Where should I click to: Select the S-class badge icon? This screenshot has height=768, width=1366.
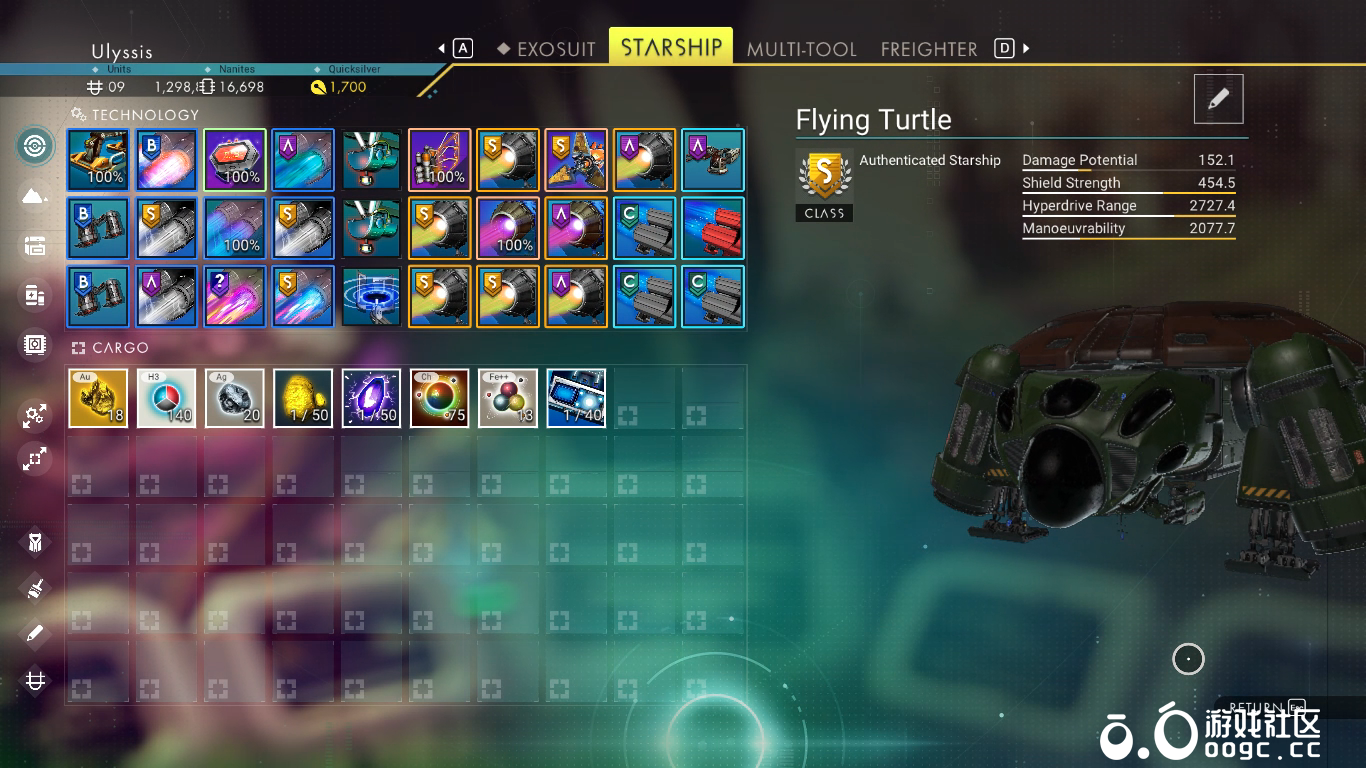coord(824,178)
